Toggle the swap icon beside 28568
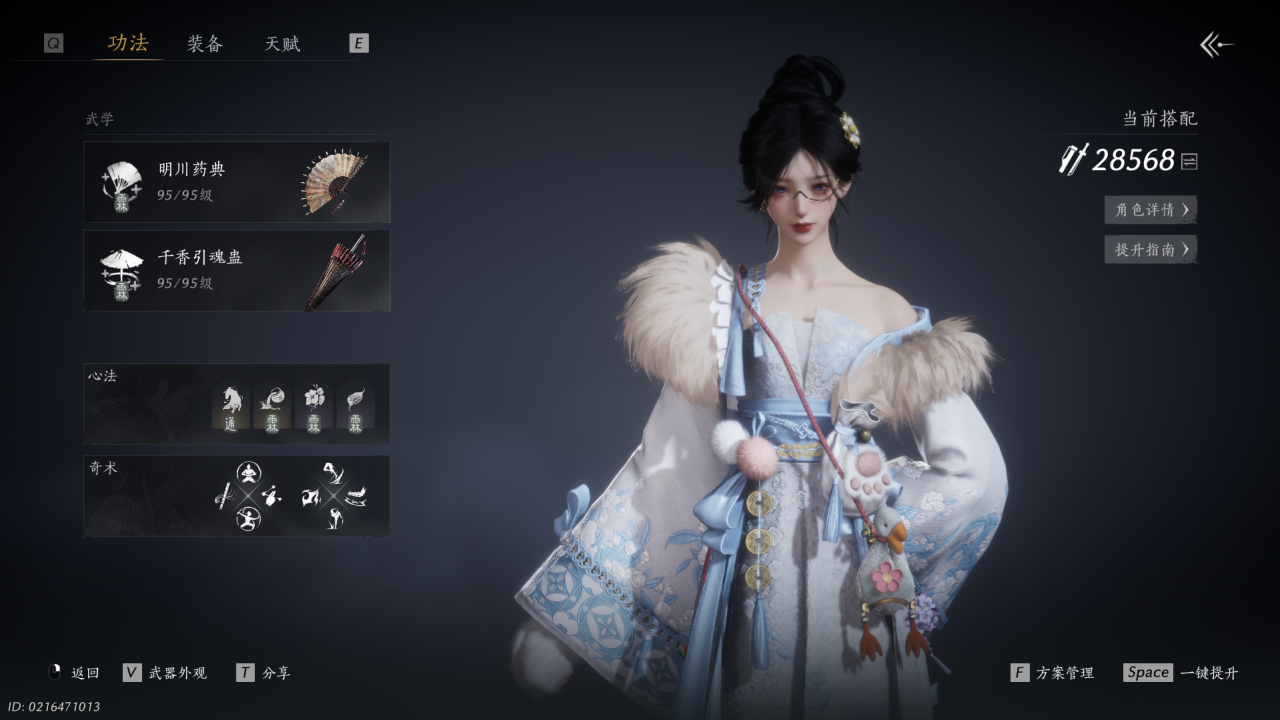Screen dimensions: 1280x720 (1189, 161)
